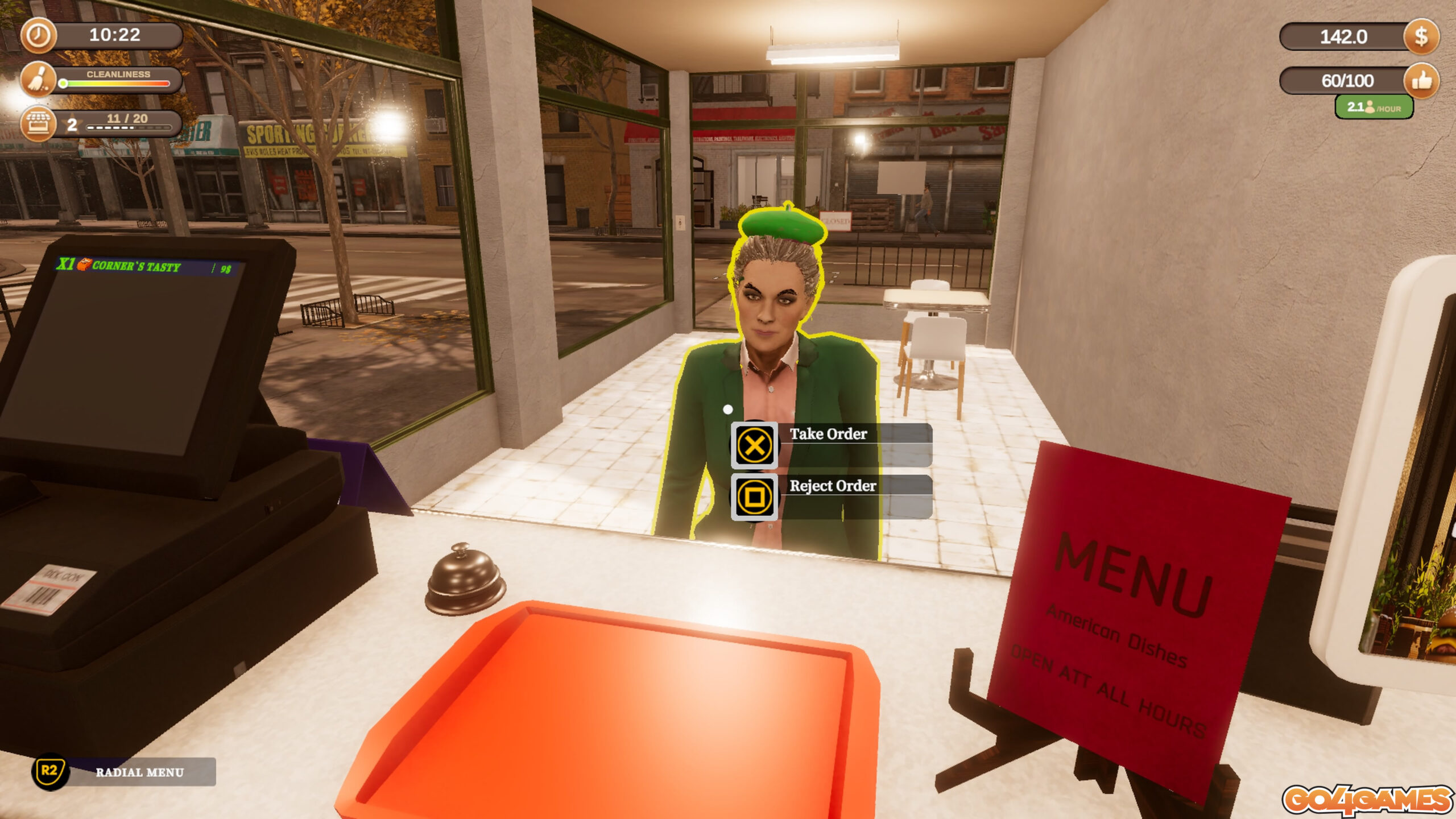The height and width of the screenshot is (819, 1456).
Task: Select the cleanliness broom icon
Action: 38,79
